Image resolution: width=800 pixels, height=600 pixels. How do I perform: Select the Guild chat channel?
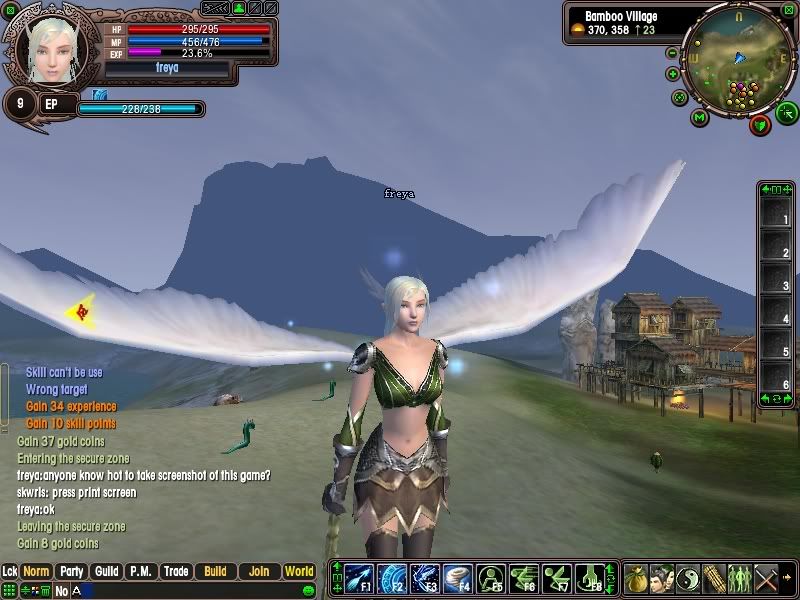pos(107,572)
